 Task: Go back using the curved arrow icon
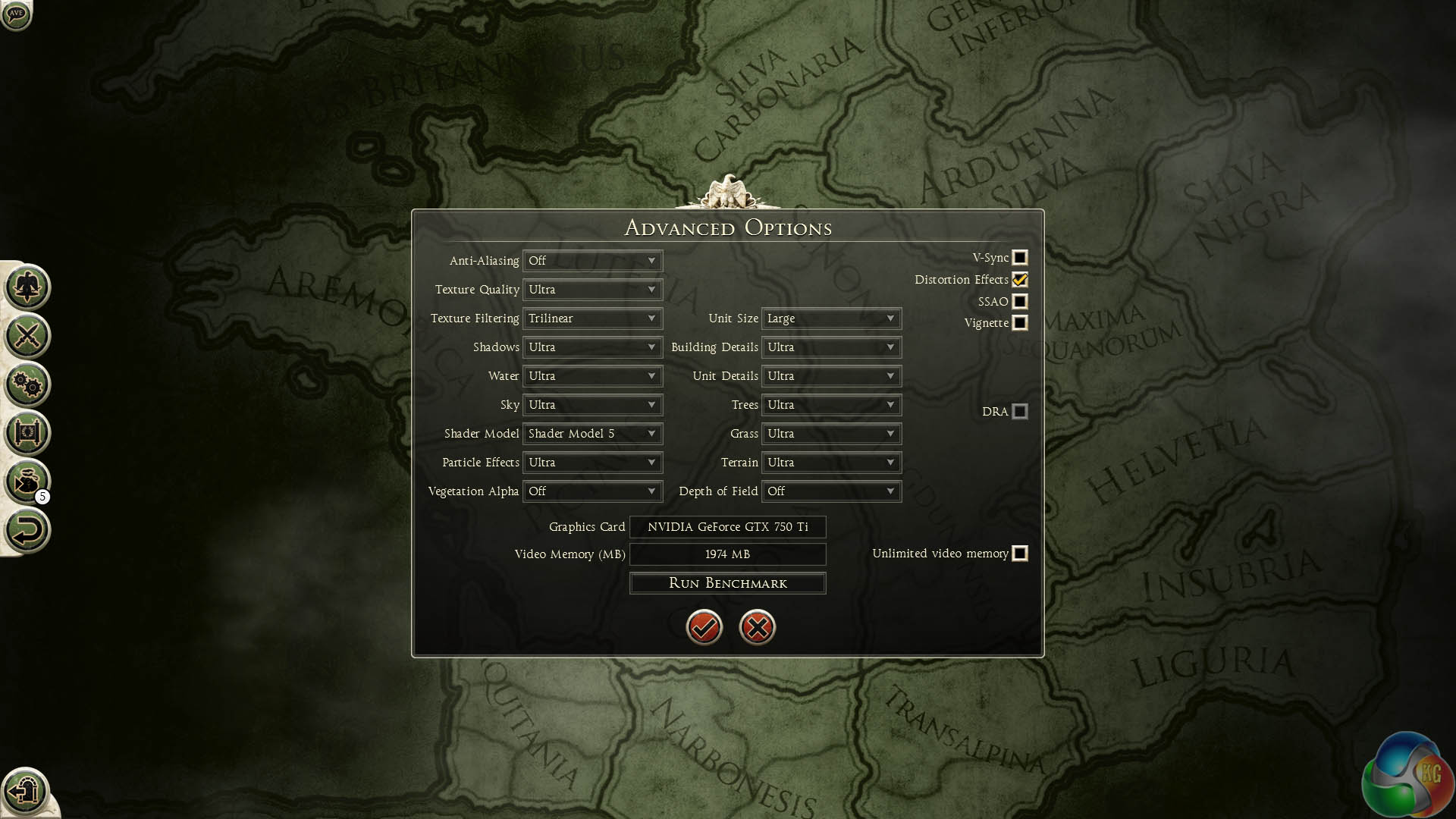(x=27, y=530)
